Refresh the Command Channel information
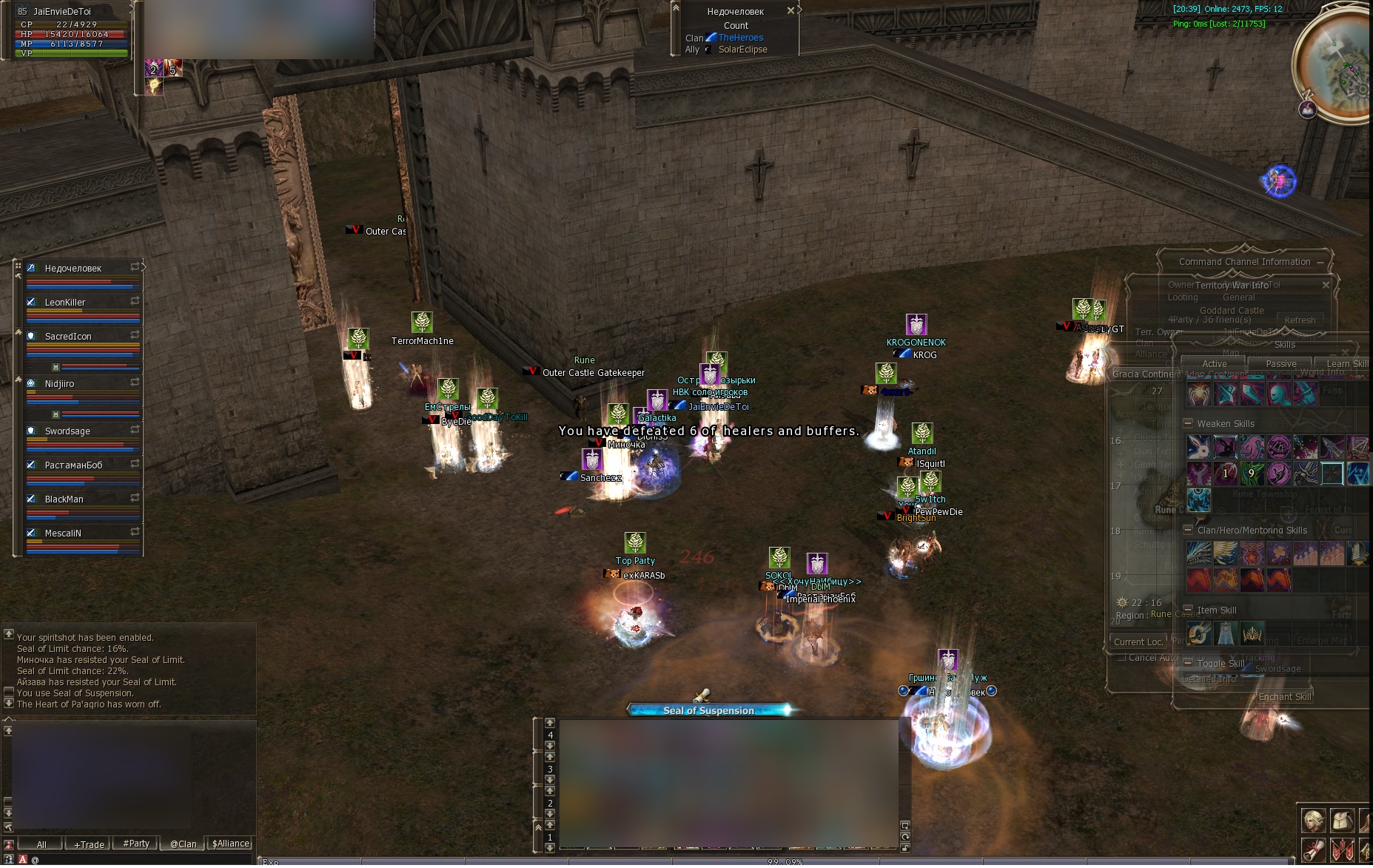This screenshot has width=1373, height=868. [1300, 320]
